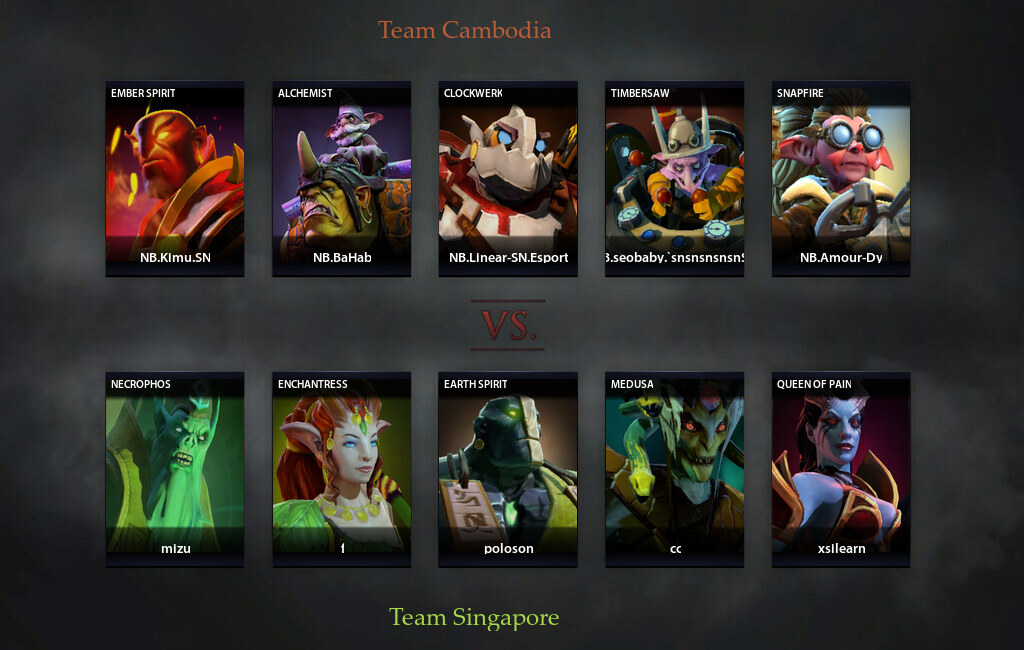1024x650 pixels.
Task: Choose the Alchemist hero card
Action: pyautogui.click(x=342, y=177)
